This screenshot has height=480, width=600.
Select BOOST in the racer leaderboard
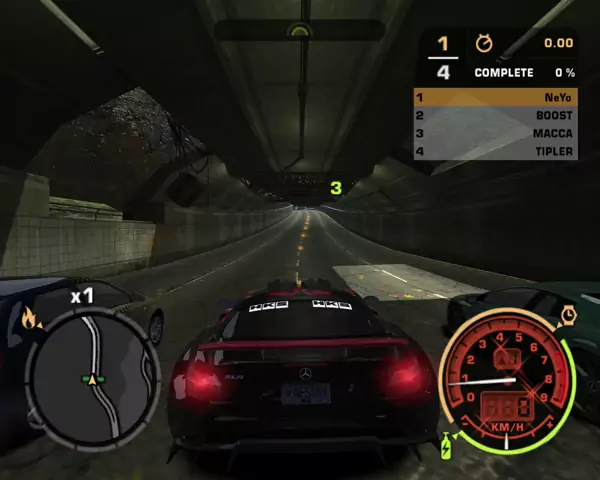(x=495, y=116)
